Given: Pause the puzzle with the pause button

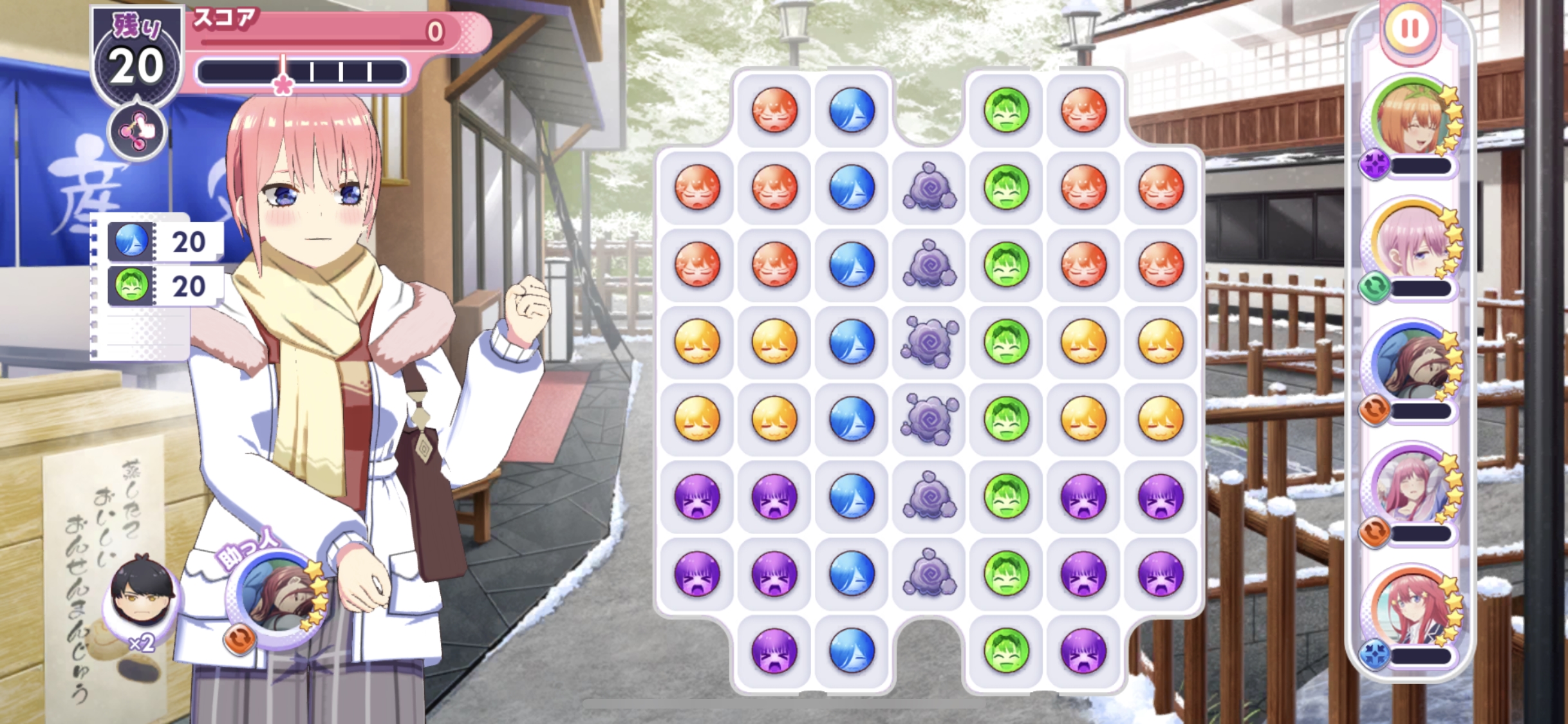Looking at the screenshot, I should point(1410,29).
